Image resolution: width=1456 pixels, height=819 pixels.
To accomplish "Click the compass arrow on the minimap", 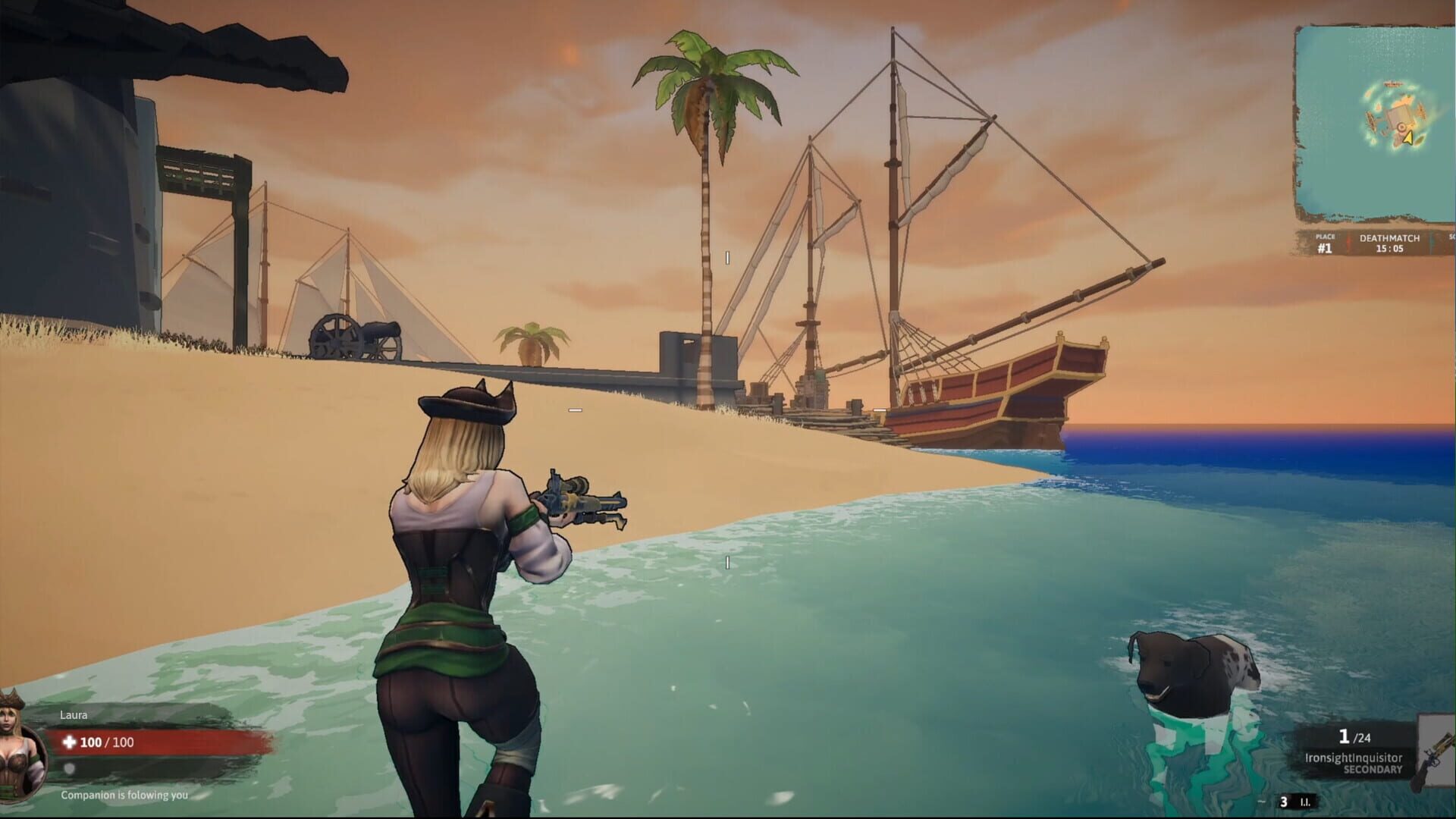I will tap(1408, 139).
